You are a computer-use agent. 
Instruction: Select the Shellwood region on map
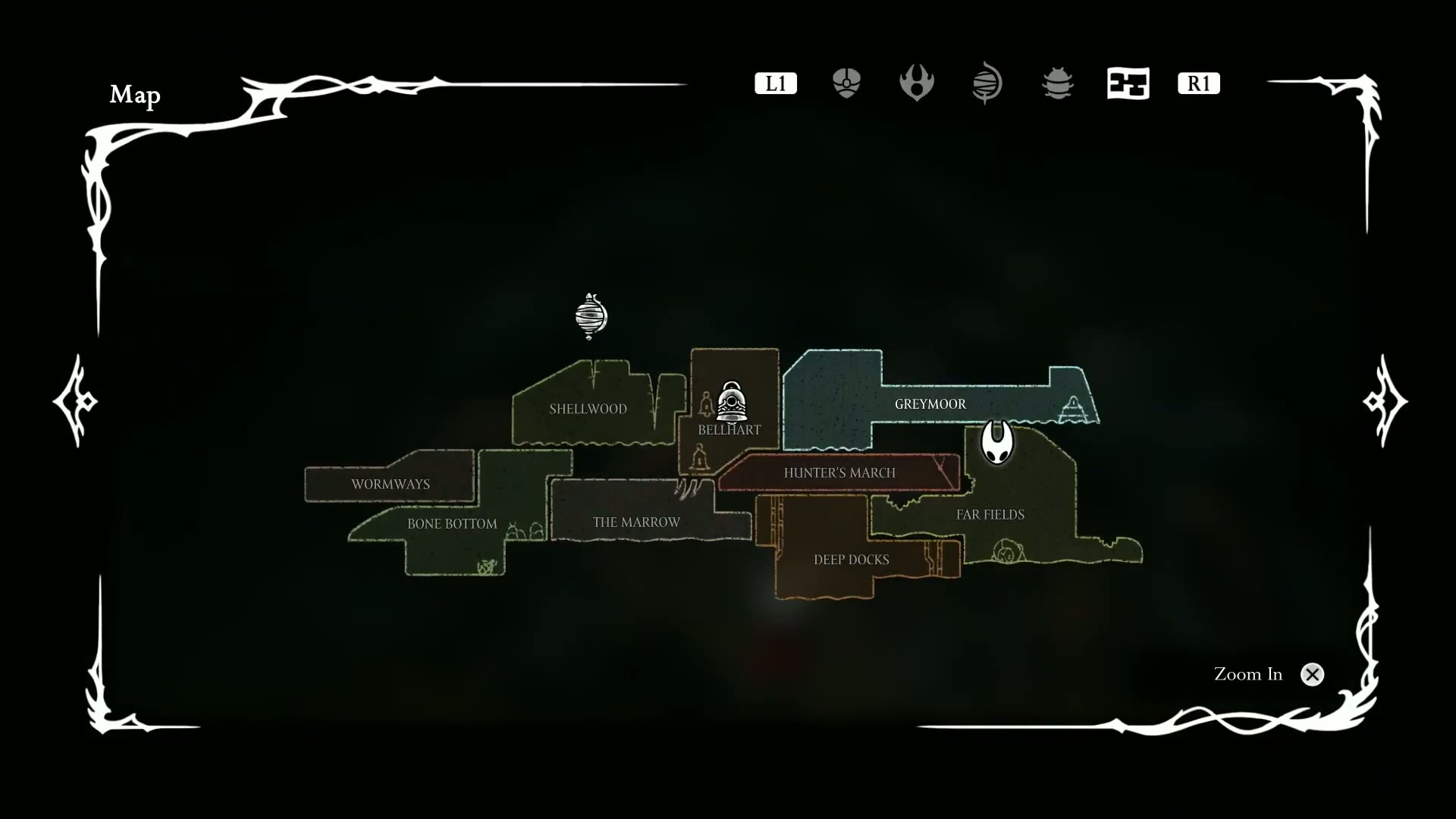tap(588, 409)
